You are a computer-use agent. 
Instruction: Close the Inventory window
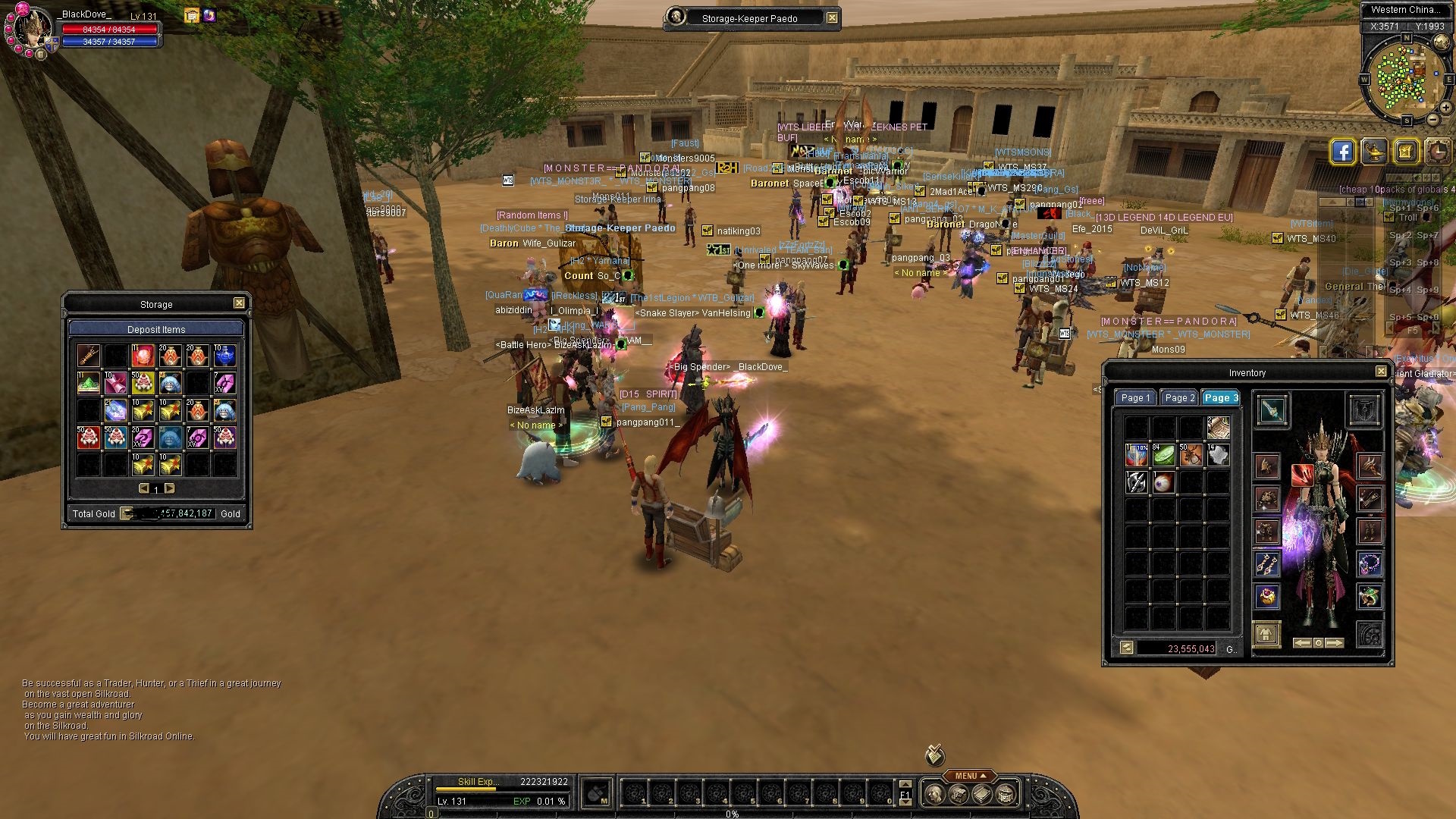pyautogui.click(x=1381, y=372)
